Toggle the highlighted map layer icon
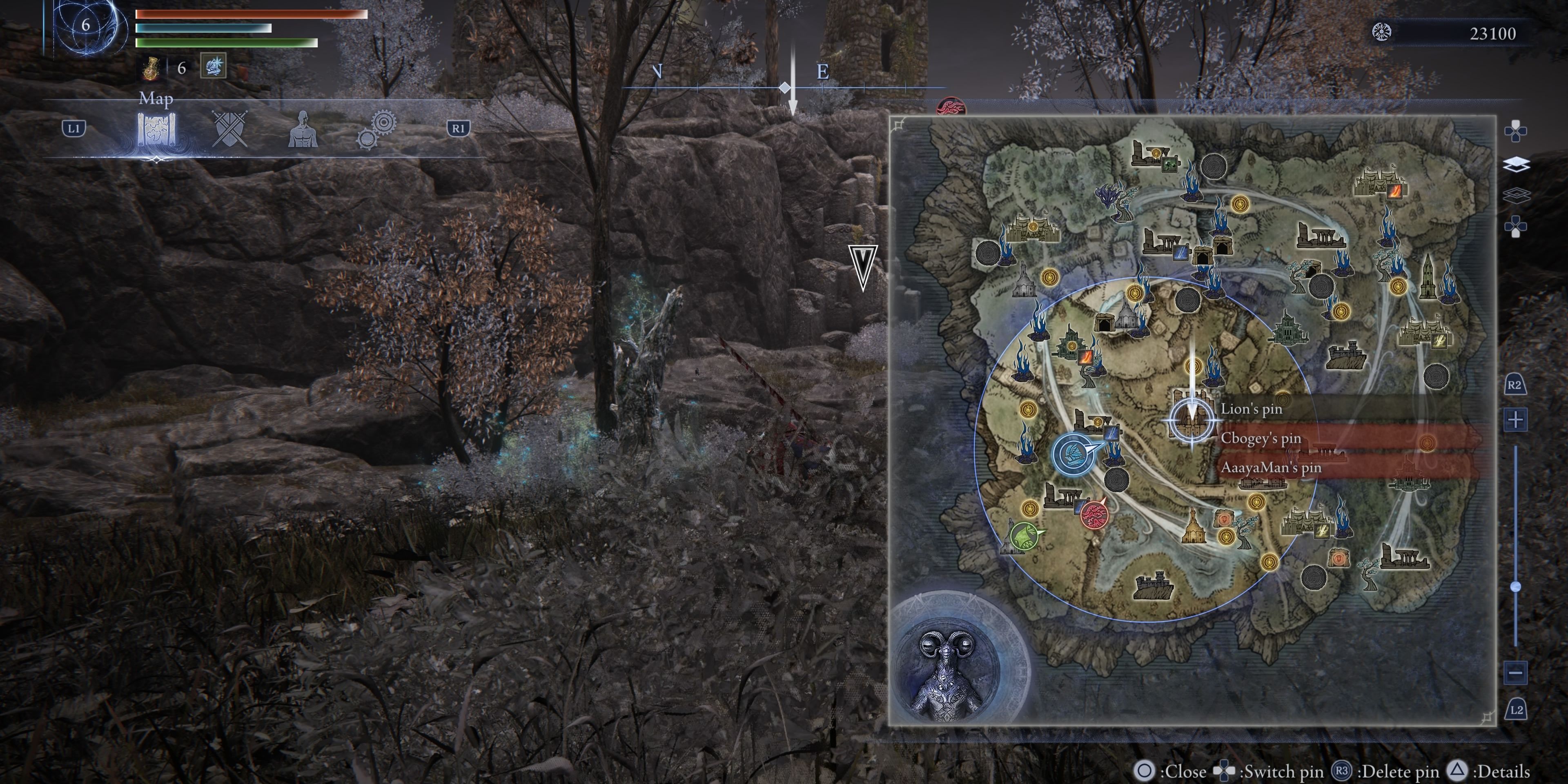 click(1516, 164)
